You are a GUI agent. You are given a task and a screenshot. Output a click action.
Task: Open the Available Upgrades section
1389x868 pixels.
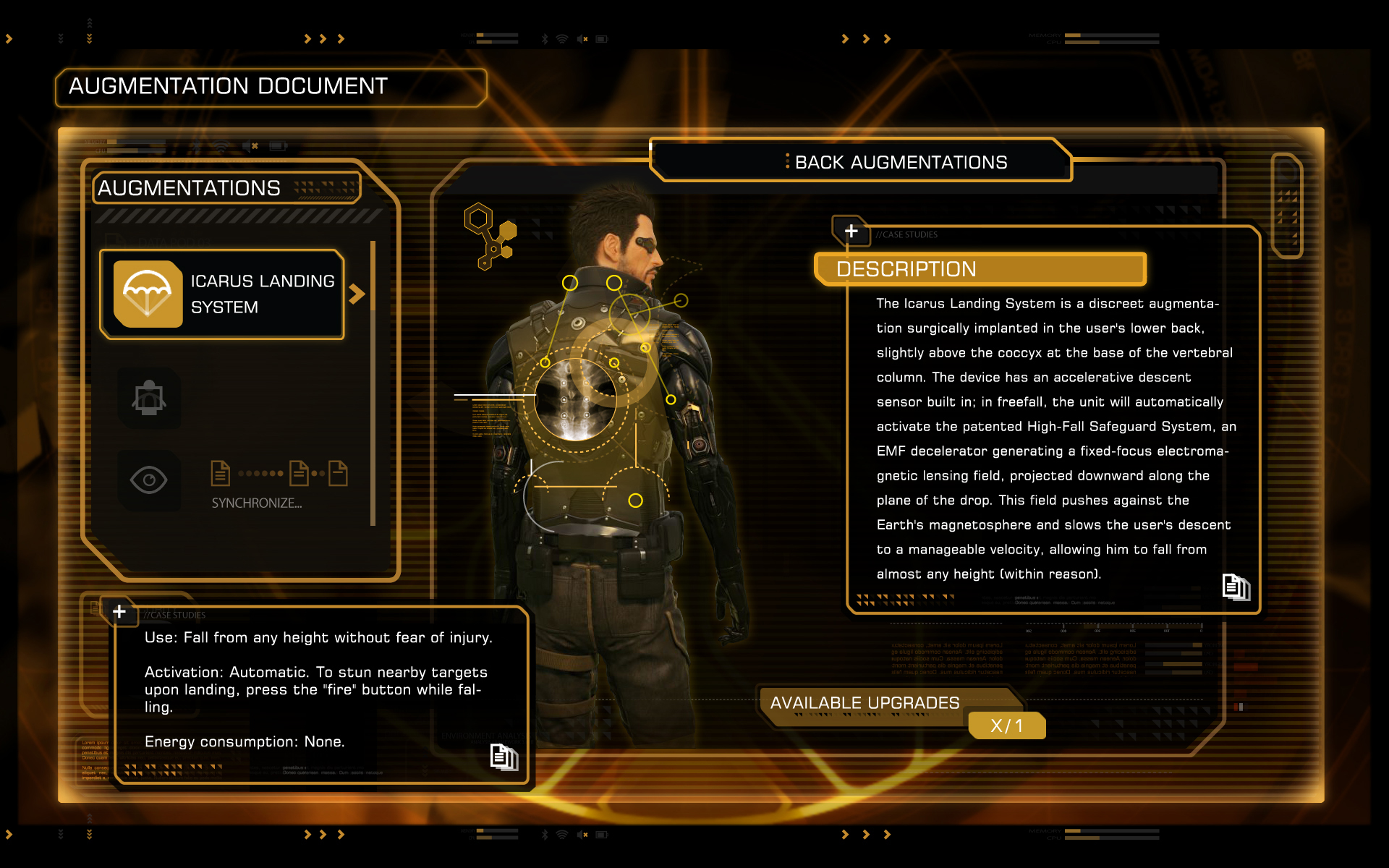point(865,703)
